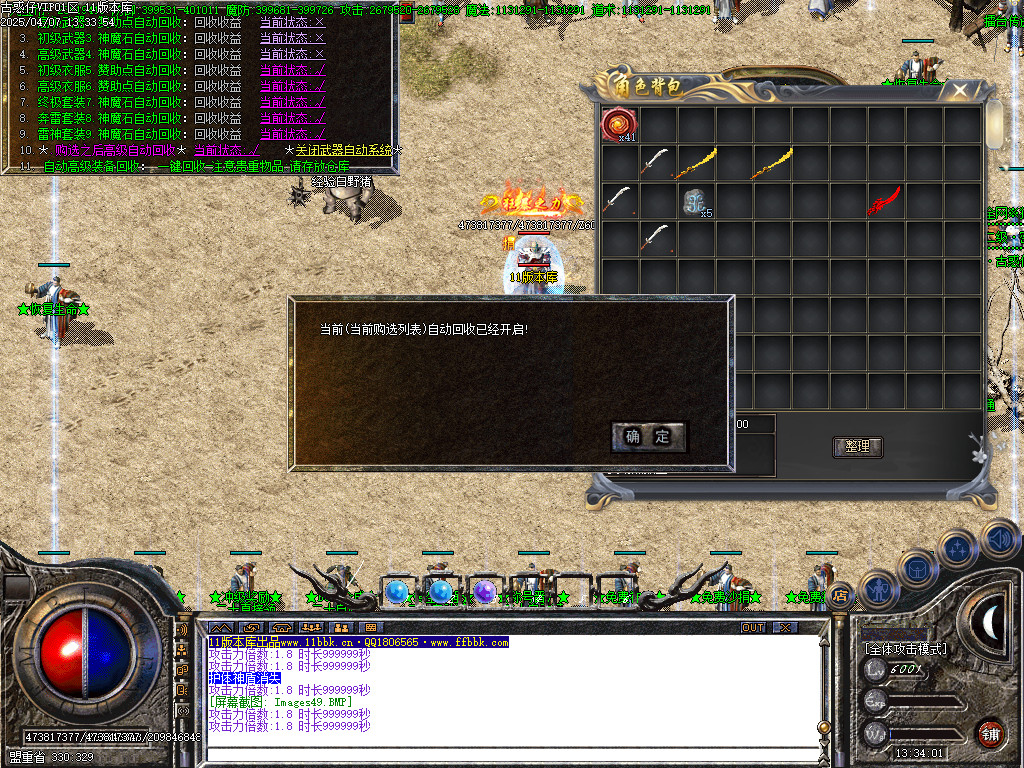Select the red orb item stack x41
This screenshot has height=768, width=1024.
pos(619,125)
